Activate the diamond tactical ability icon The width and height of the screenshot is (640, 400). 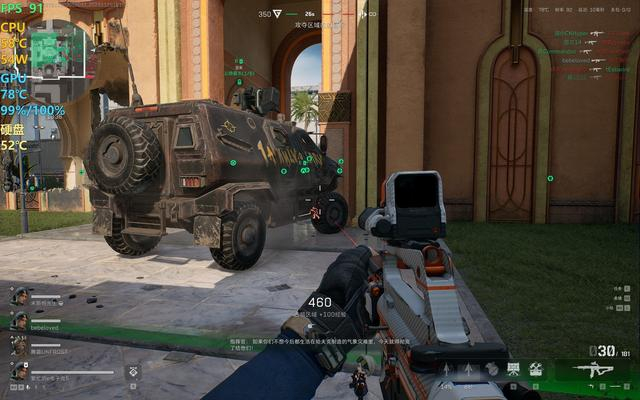133,371
